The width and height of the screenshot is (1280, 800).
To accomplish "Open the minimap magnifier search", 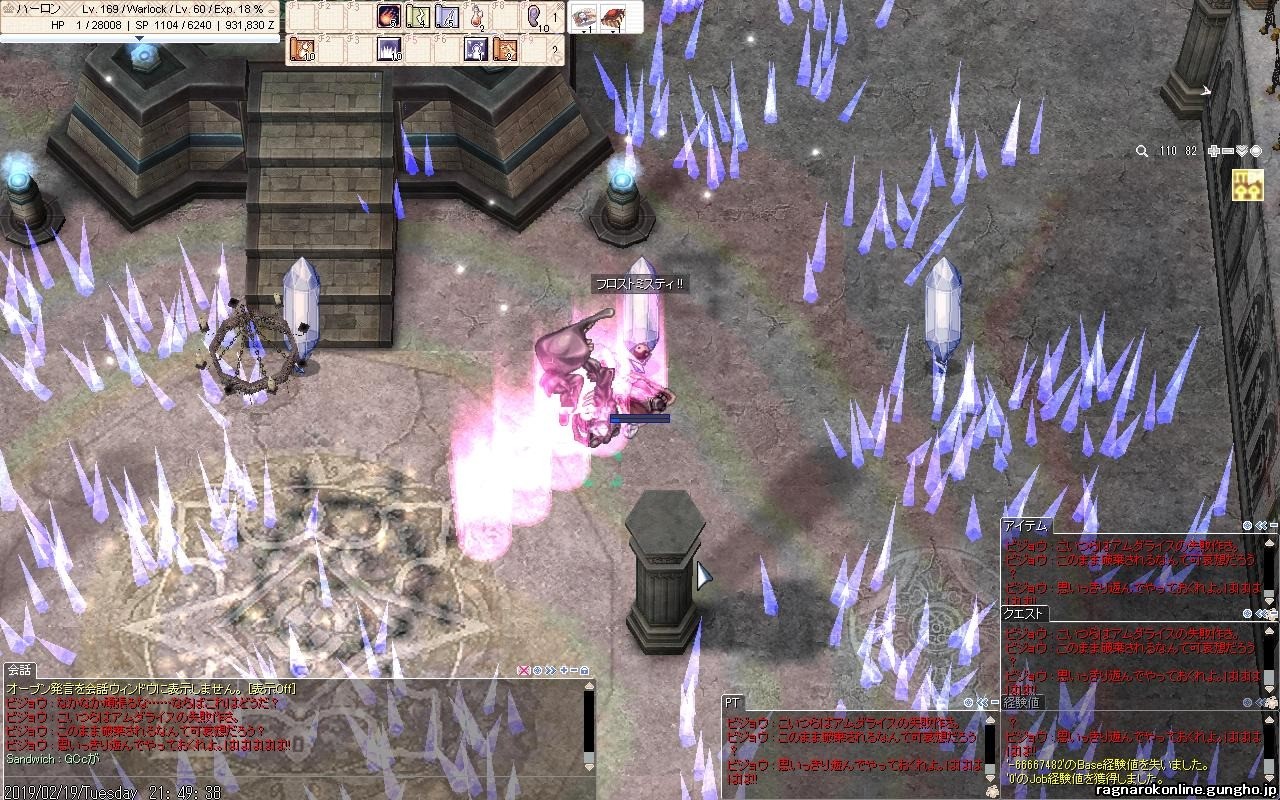I will [x=1142, y=151].
